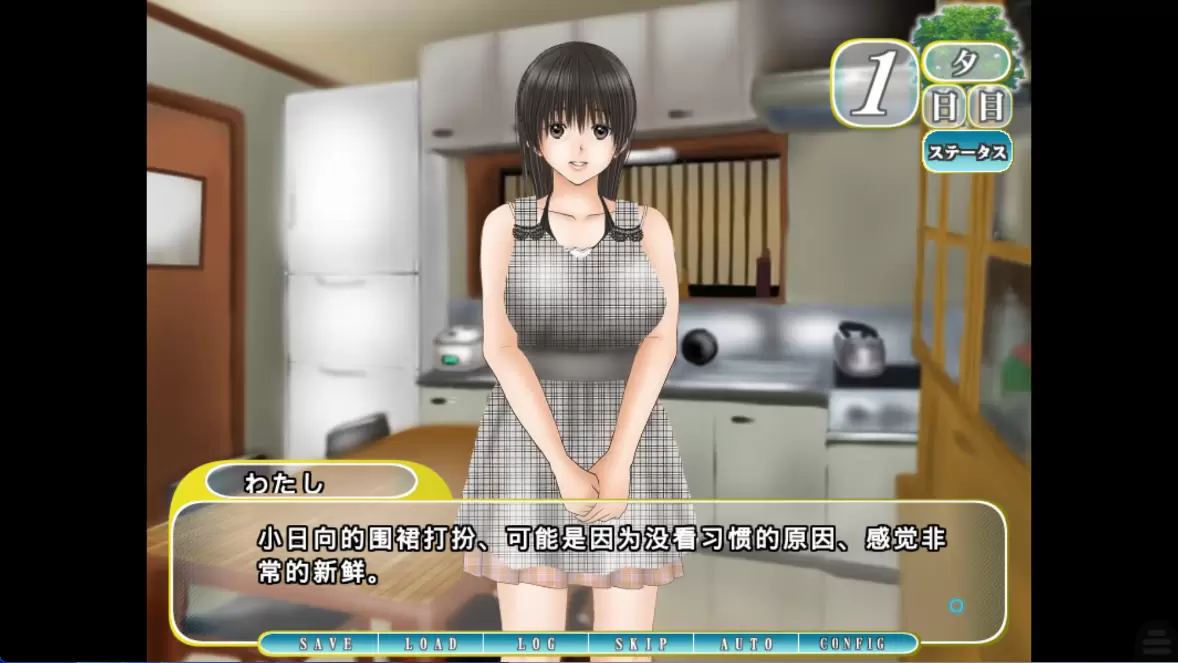Image resolution: width=1178 pixels, height=663 pixels.
Task: Open the CONFIG settings
Action: pyautogui.click(x=853, y=644)
